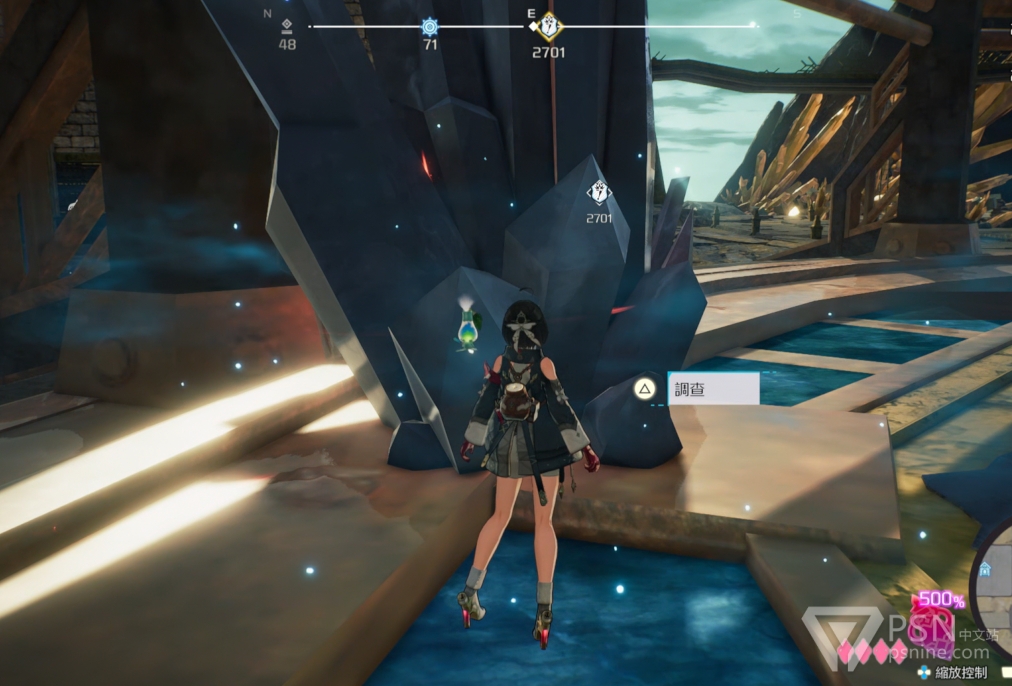Click the floating quest waypoint above the crystal
This screenshot has height=686, width=1012.
[x=598, y=192]
